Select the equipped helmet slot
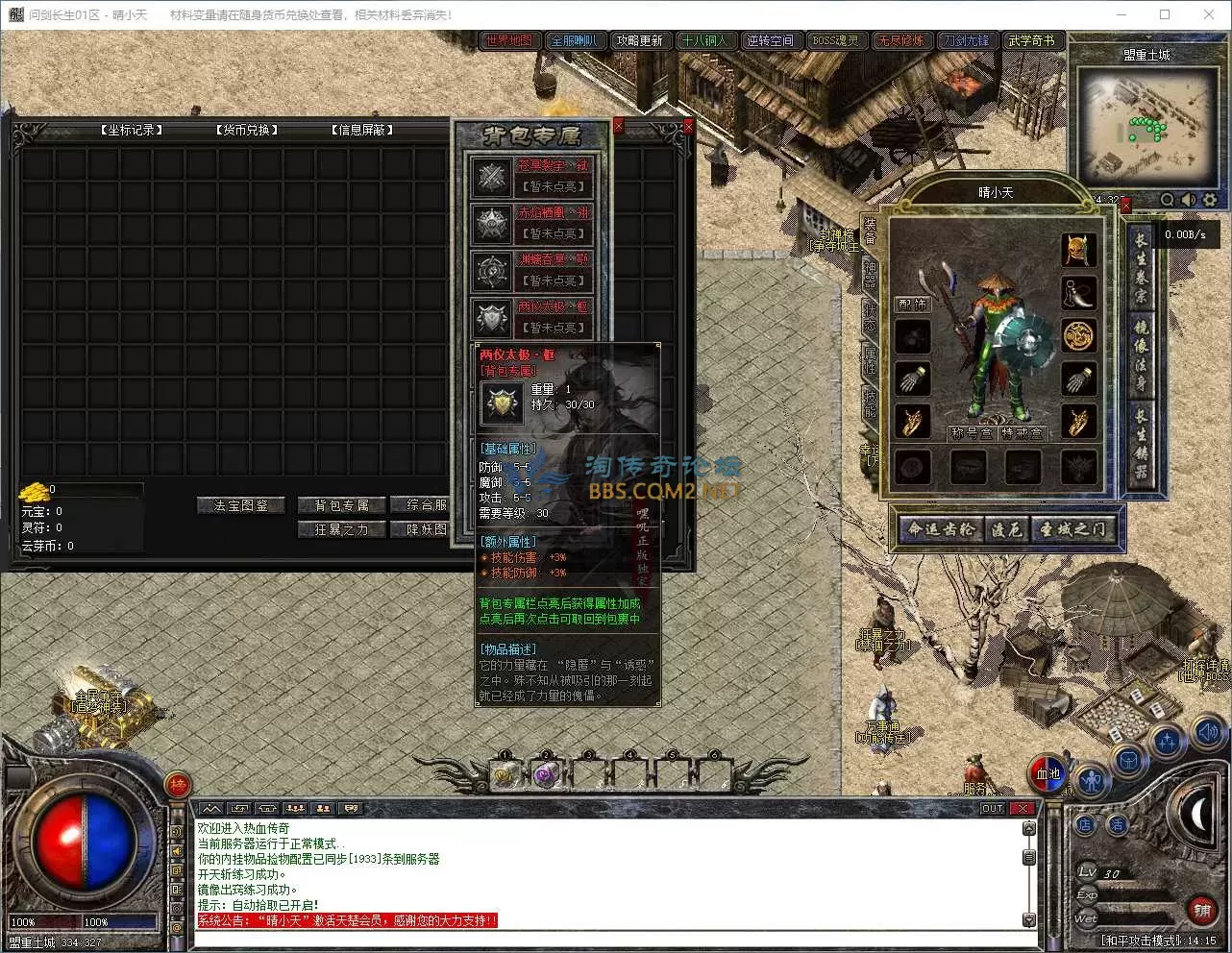The width and height of the screenshot is (1232, 953). [x=1078, y=249]
